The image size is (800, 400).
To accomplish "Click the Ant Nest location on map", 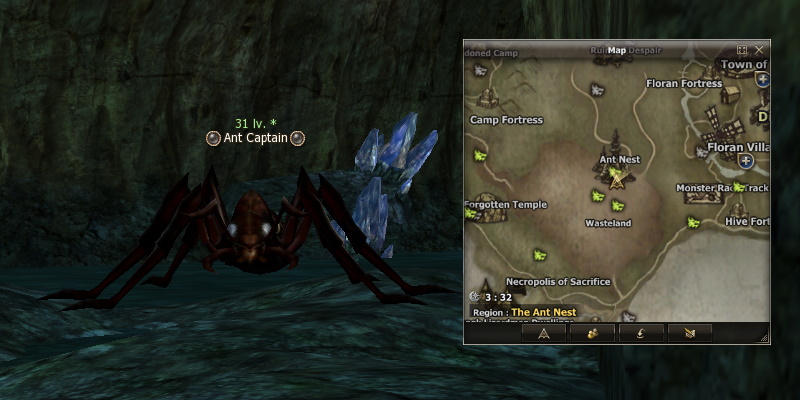I will coord(619,159).
